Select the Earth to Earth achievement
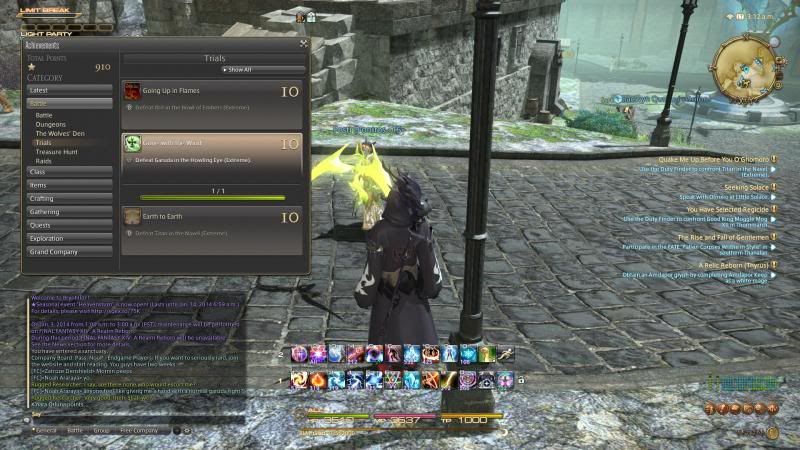Screen dimensions: 800x450 pyautogui.click(x=211, y=222)
